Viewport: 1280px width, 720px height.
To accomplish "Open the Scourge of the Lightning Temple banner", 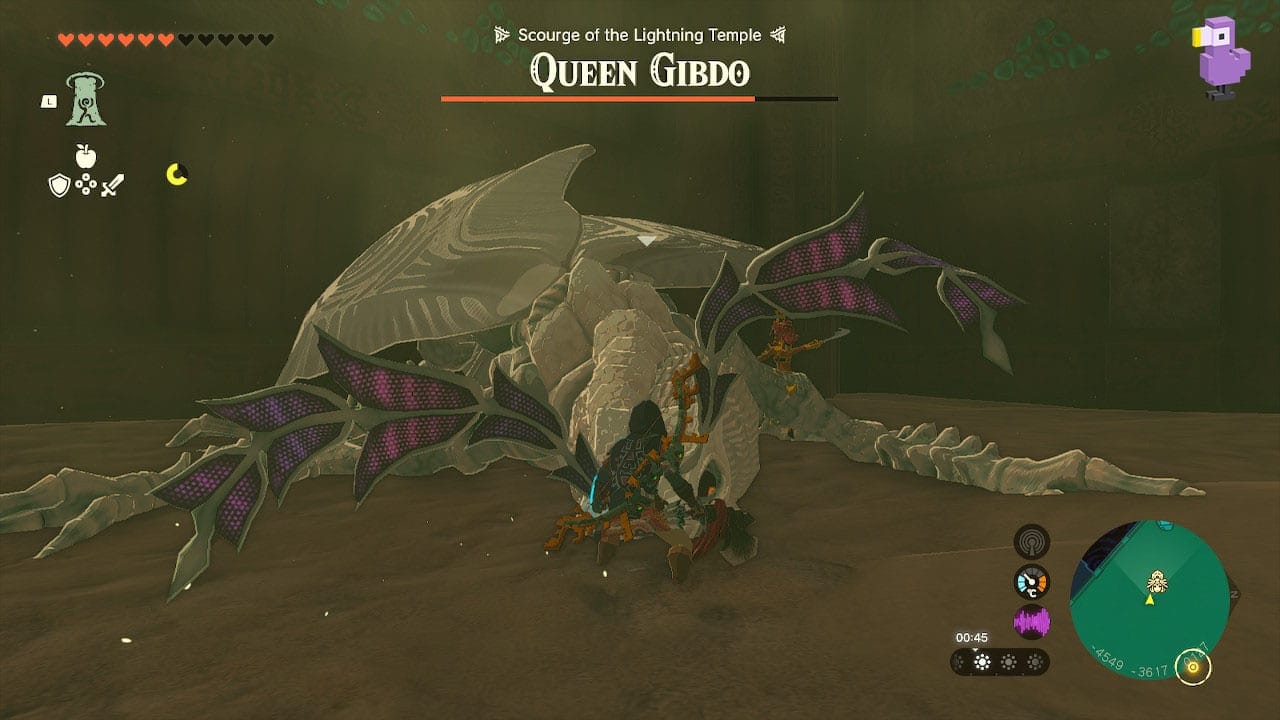I will click(x=640, y=34).
